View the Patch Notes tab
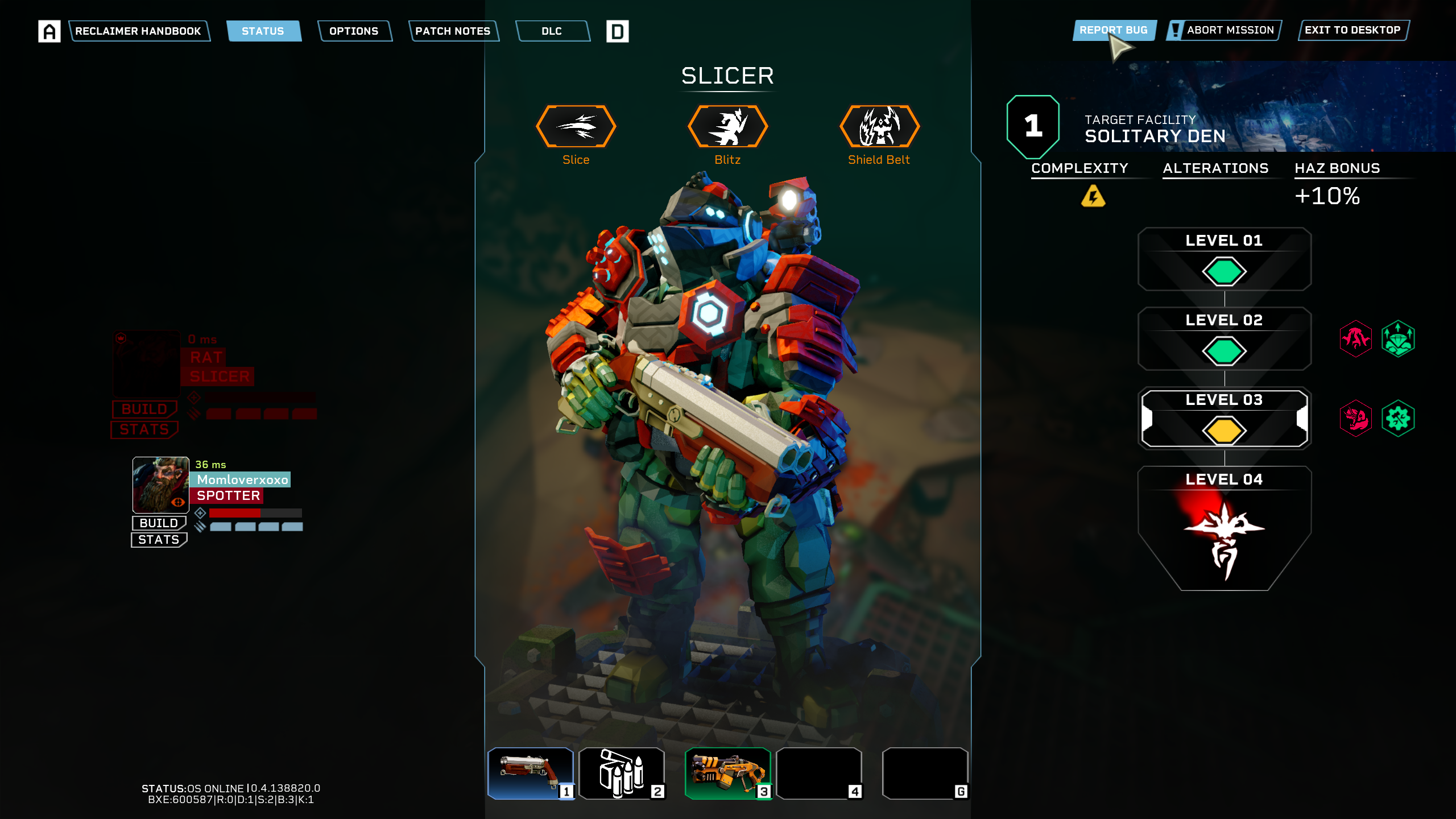The height and width of the screenshot is (819, 1456). (453, 31)
